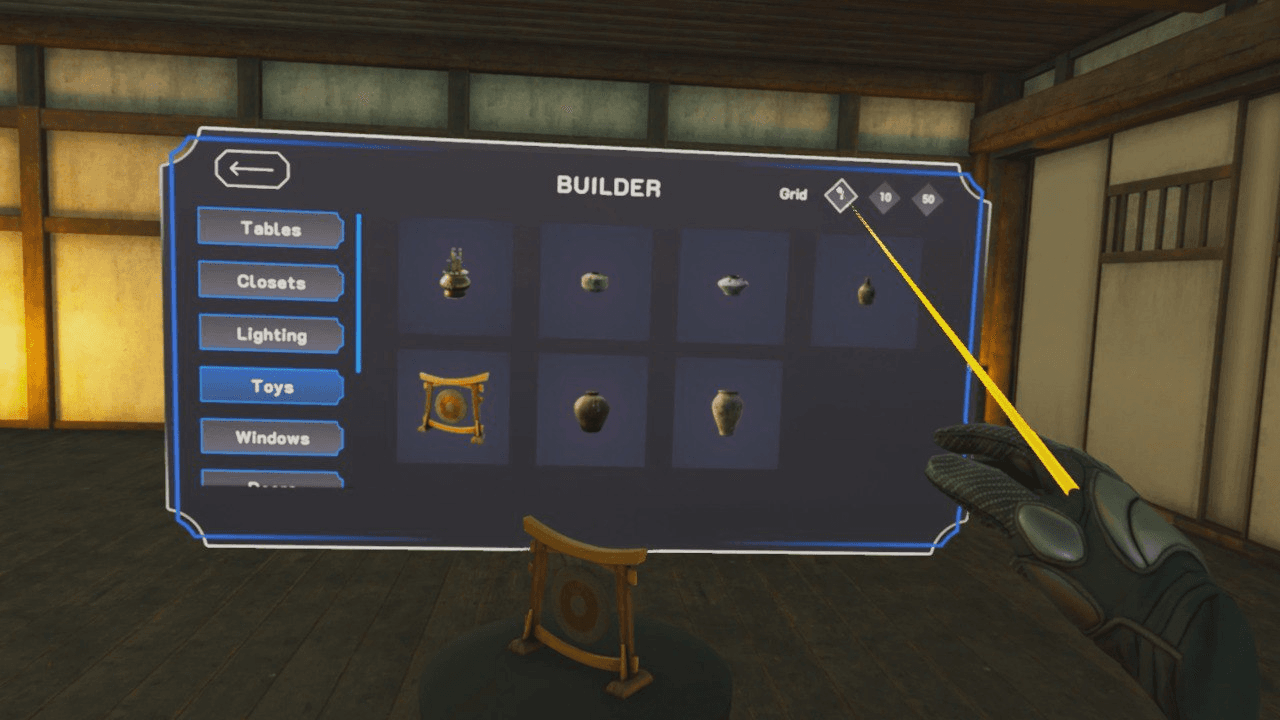Screen dimensions: 1280x720
Task: Select the tall vase in bottom row
Action: (x=729, y=409)
